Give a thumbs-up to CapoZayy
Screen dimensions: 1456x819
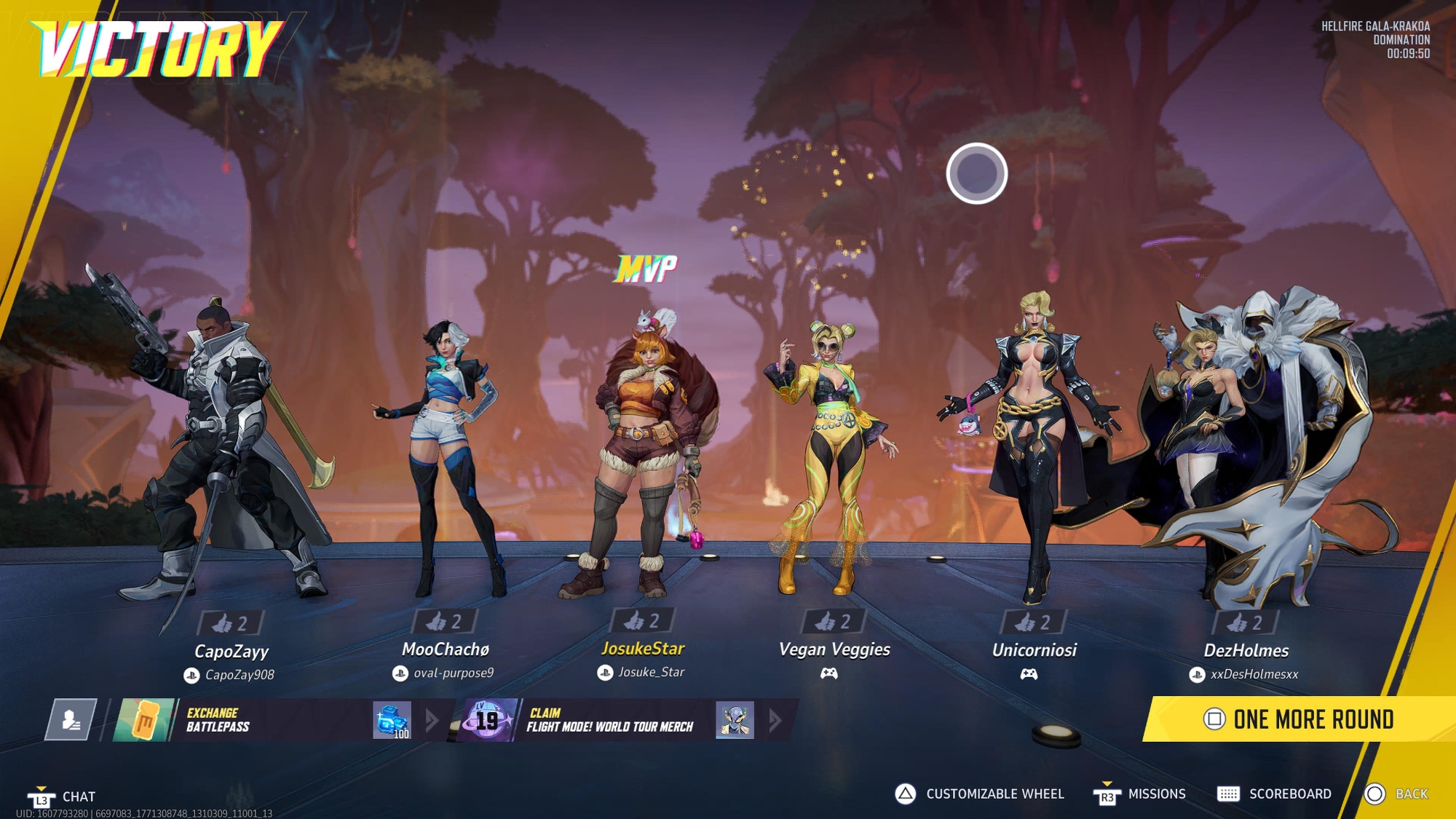click(x=230, y=623)
